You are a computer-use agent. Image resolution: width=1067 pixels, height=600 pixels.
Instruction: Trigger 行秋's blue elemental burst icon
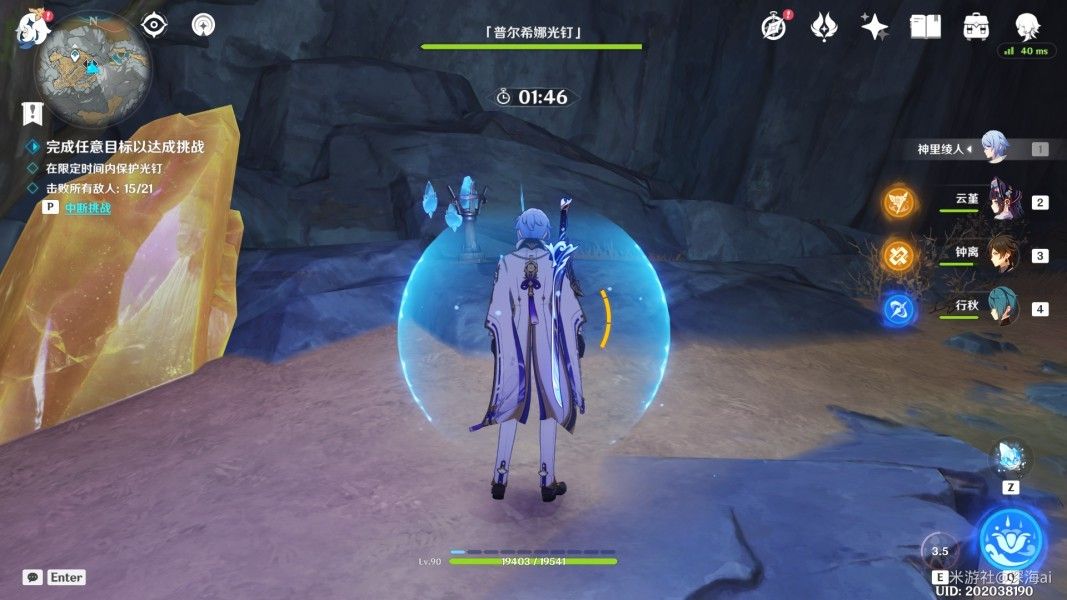click(x=898, y=308)
